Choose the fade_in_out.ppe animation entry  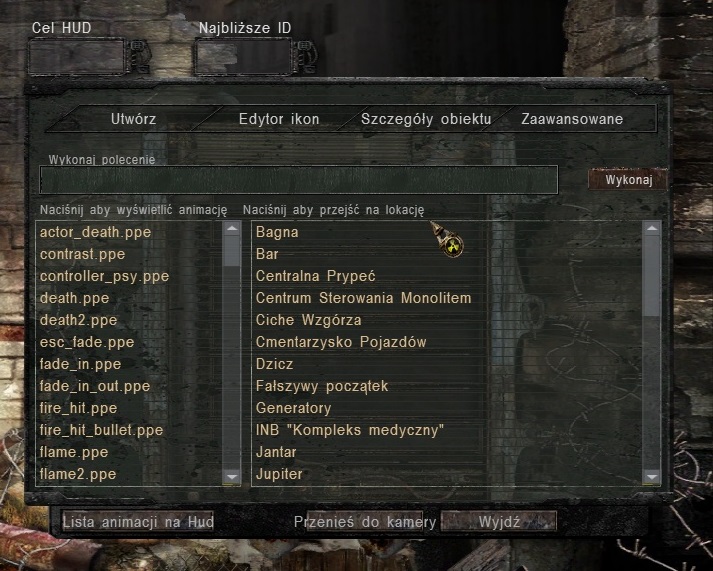click(x=94, y=386)
